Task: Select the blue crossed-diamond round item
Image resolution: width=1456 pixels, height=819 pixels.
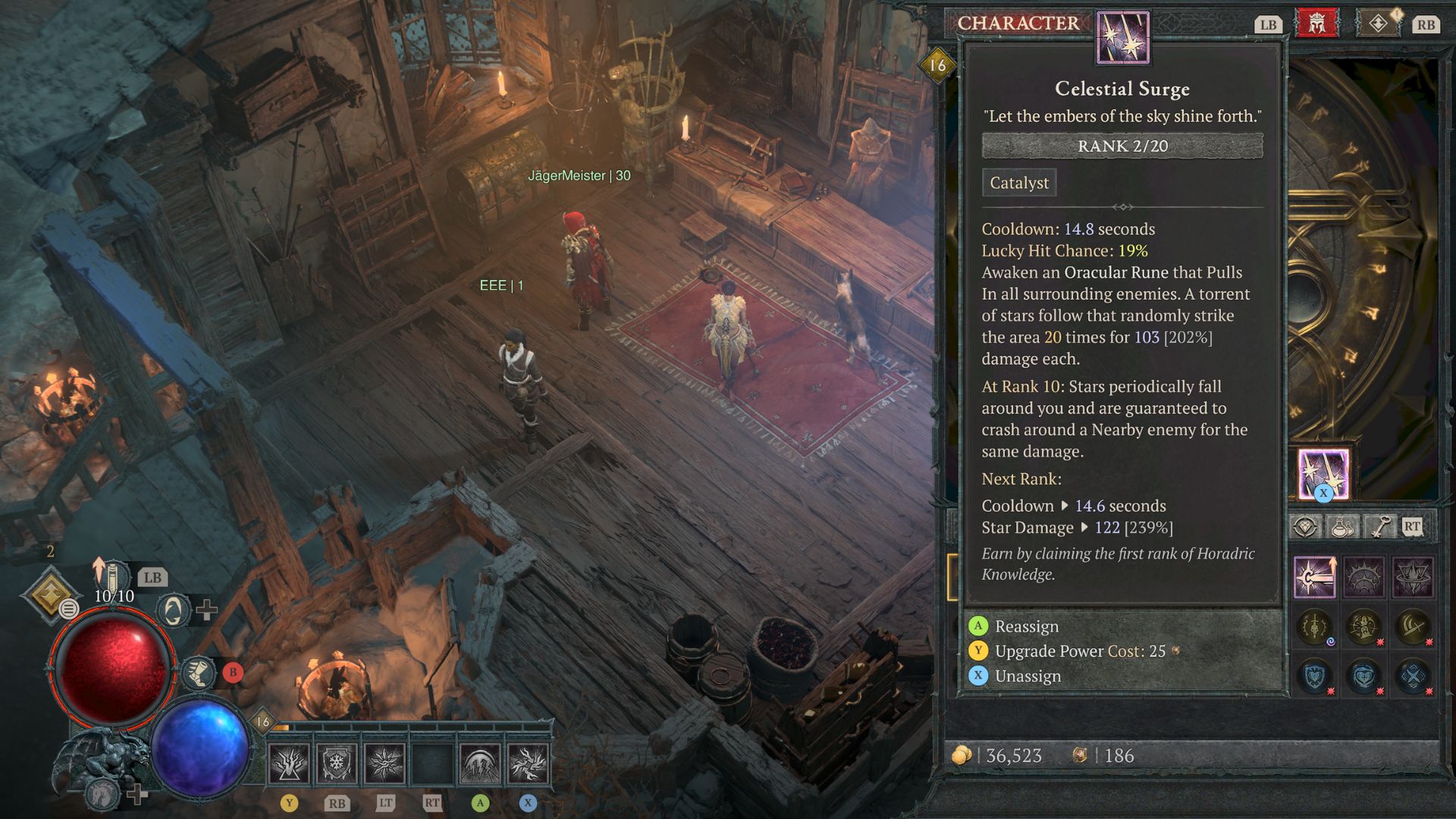Action: tap(1413, 676)
